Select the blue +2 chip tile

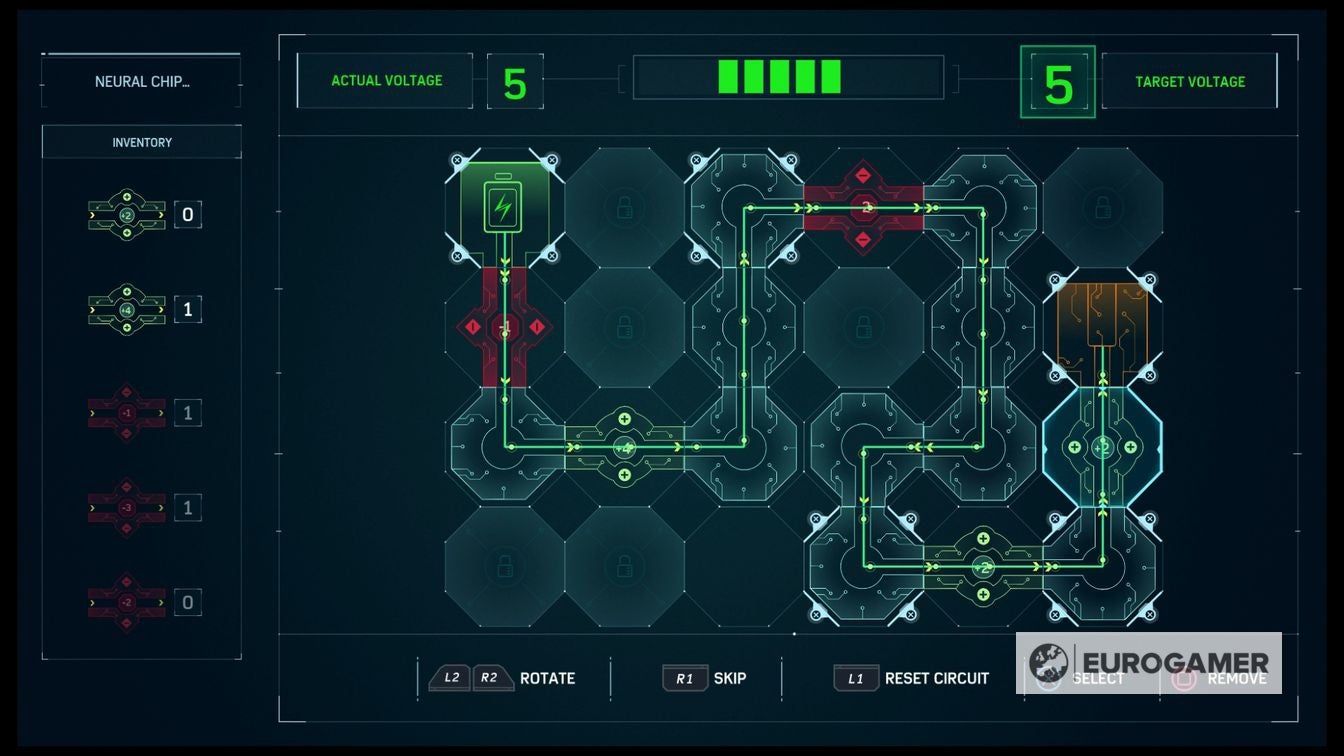click(x=1101, y=447)
